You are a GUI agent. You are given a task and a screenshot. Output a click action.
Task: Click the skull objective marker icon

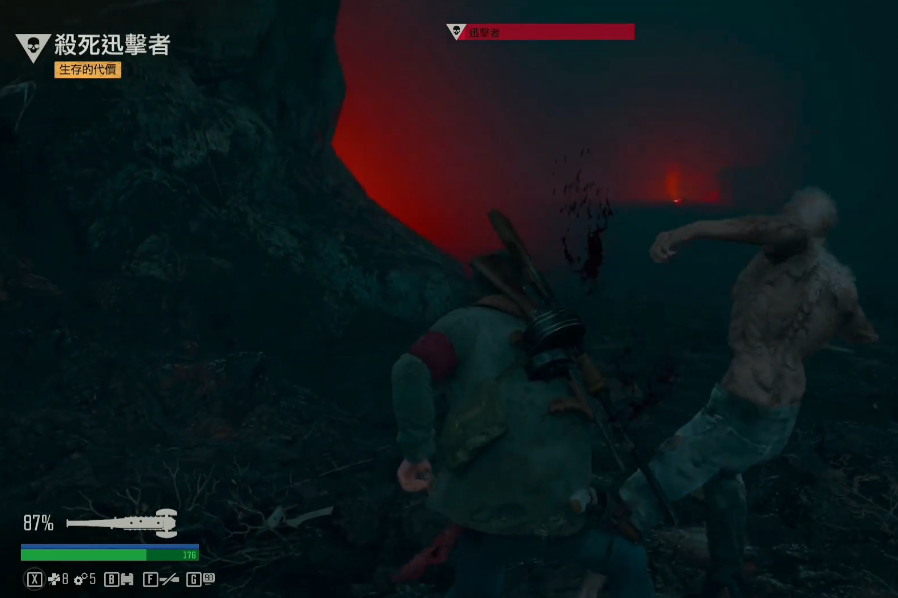[33, 46]
